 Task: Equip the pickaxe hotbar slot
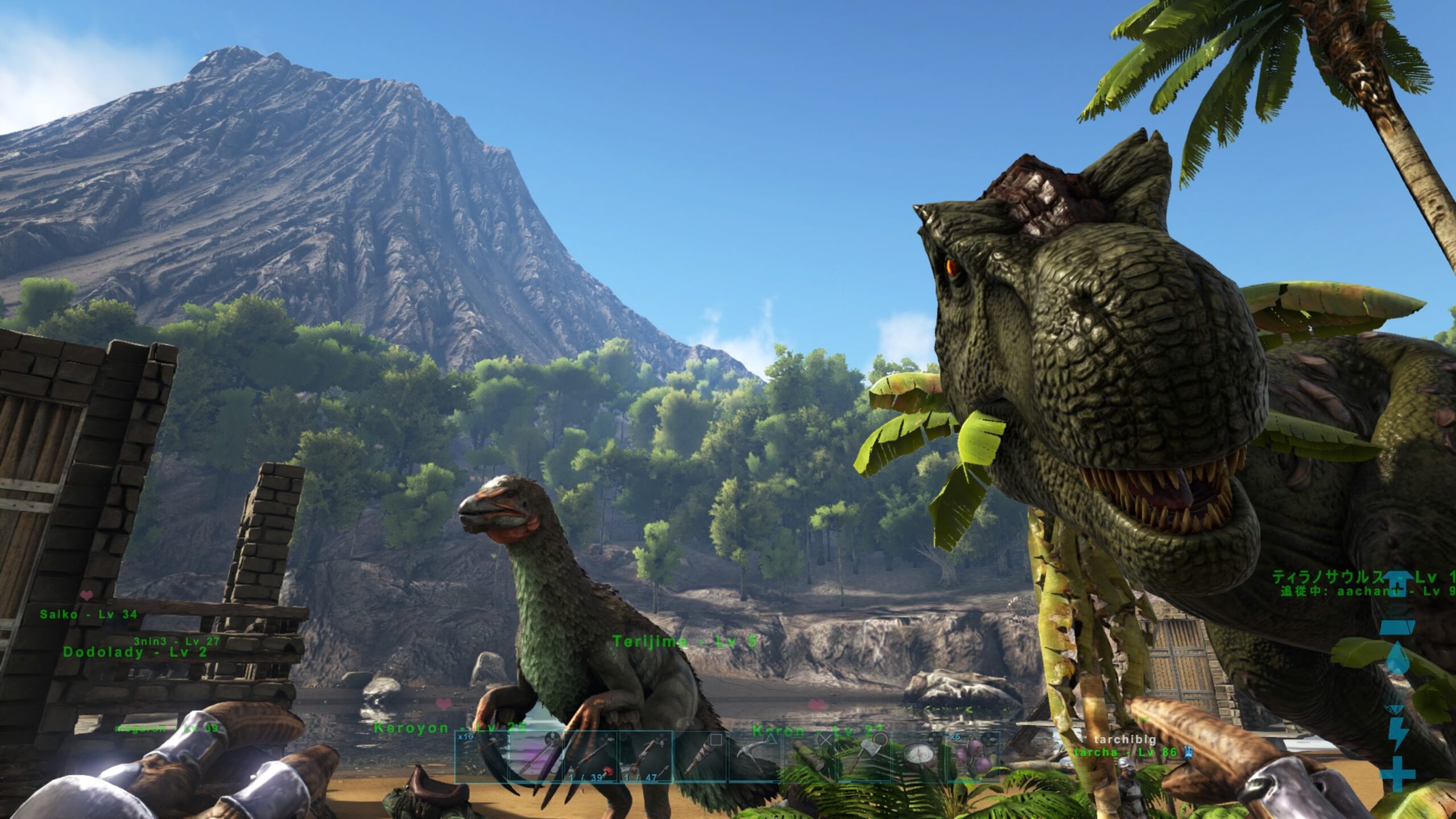point(755,758)
